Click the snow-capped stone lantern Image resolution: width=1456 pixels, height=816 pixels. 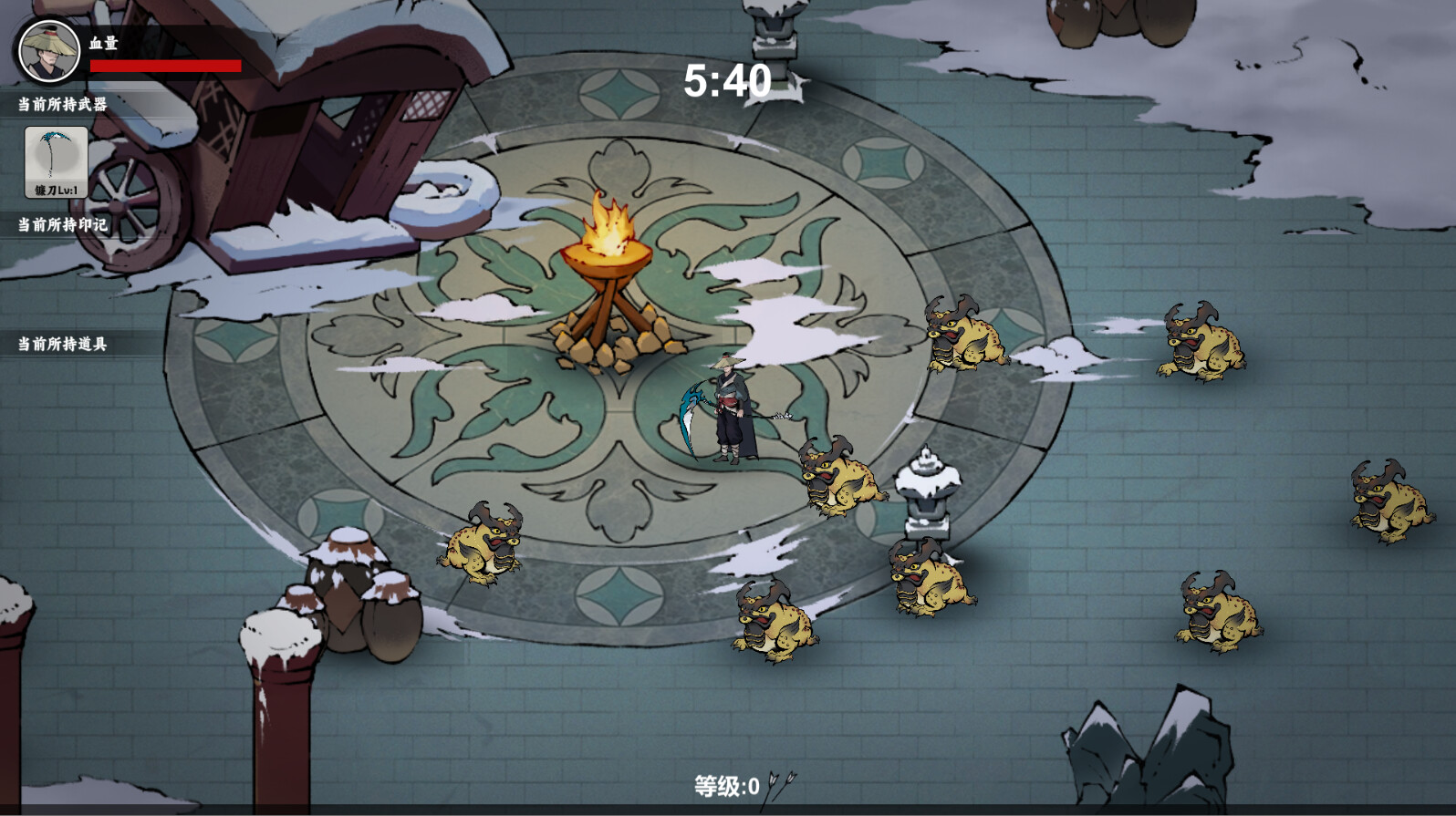[x=926, y=492]
